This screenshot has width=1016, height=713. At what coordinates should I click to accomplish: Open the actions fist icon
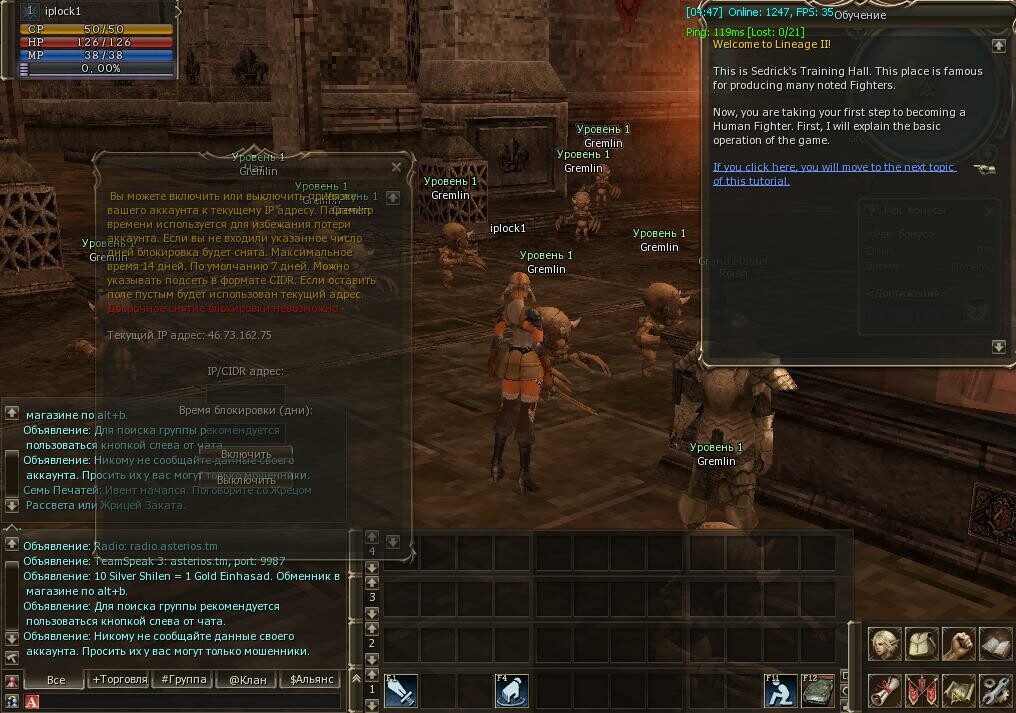(958, 645)
